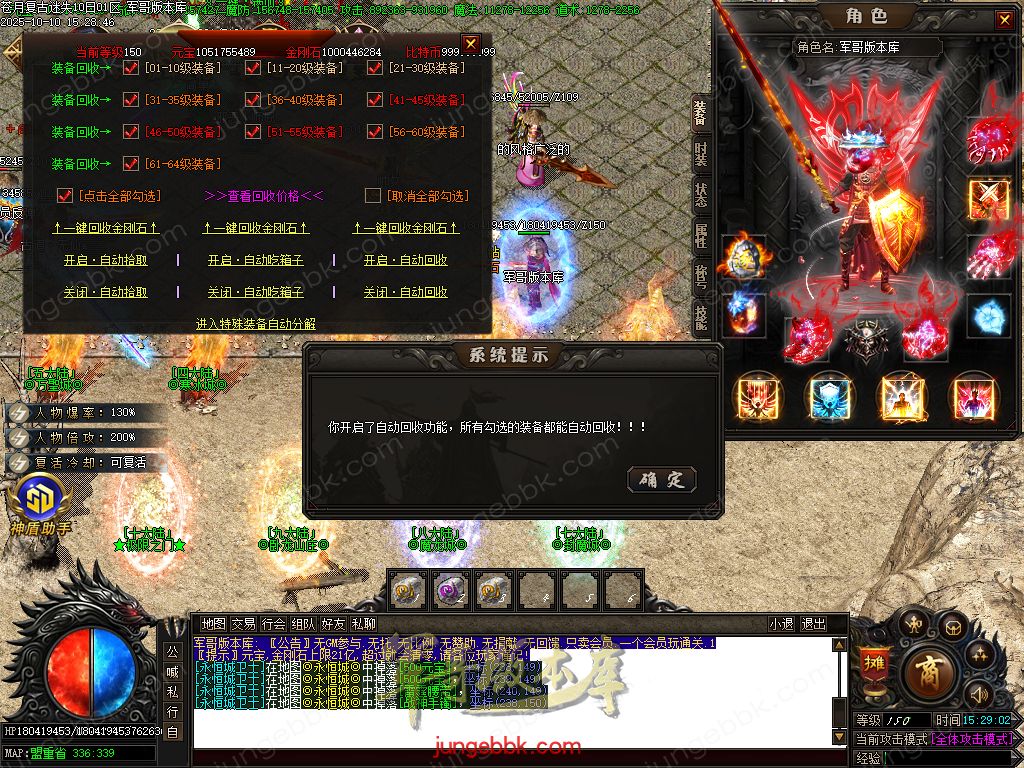Switch to the 技能 skills tab
The height and width of the screenshot is (768, 1024).
coord(701,318)
